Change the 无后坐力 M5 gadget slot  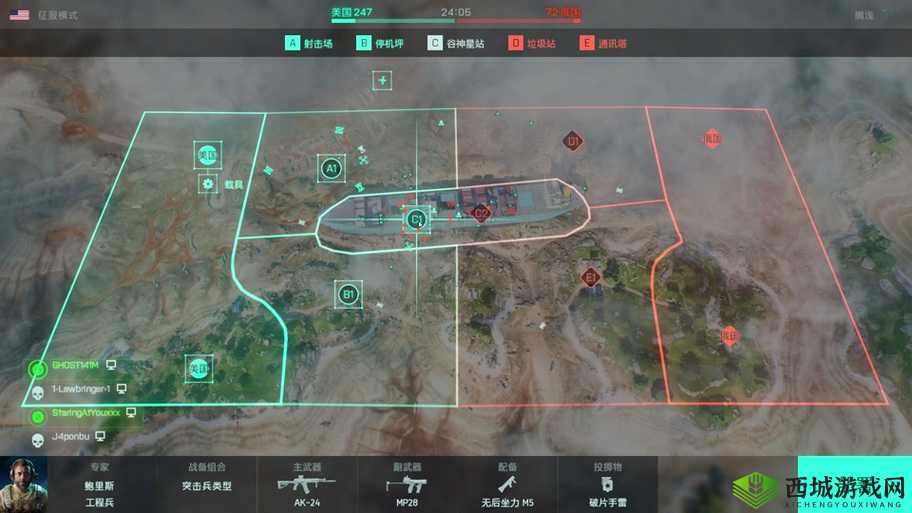pos(507,485)
